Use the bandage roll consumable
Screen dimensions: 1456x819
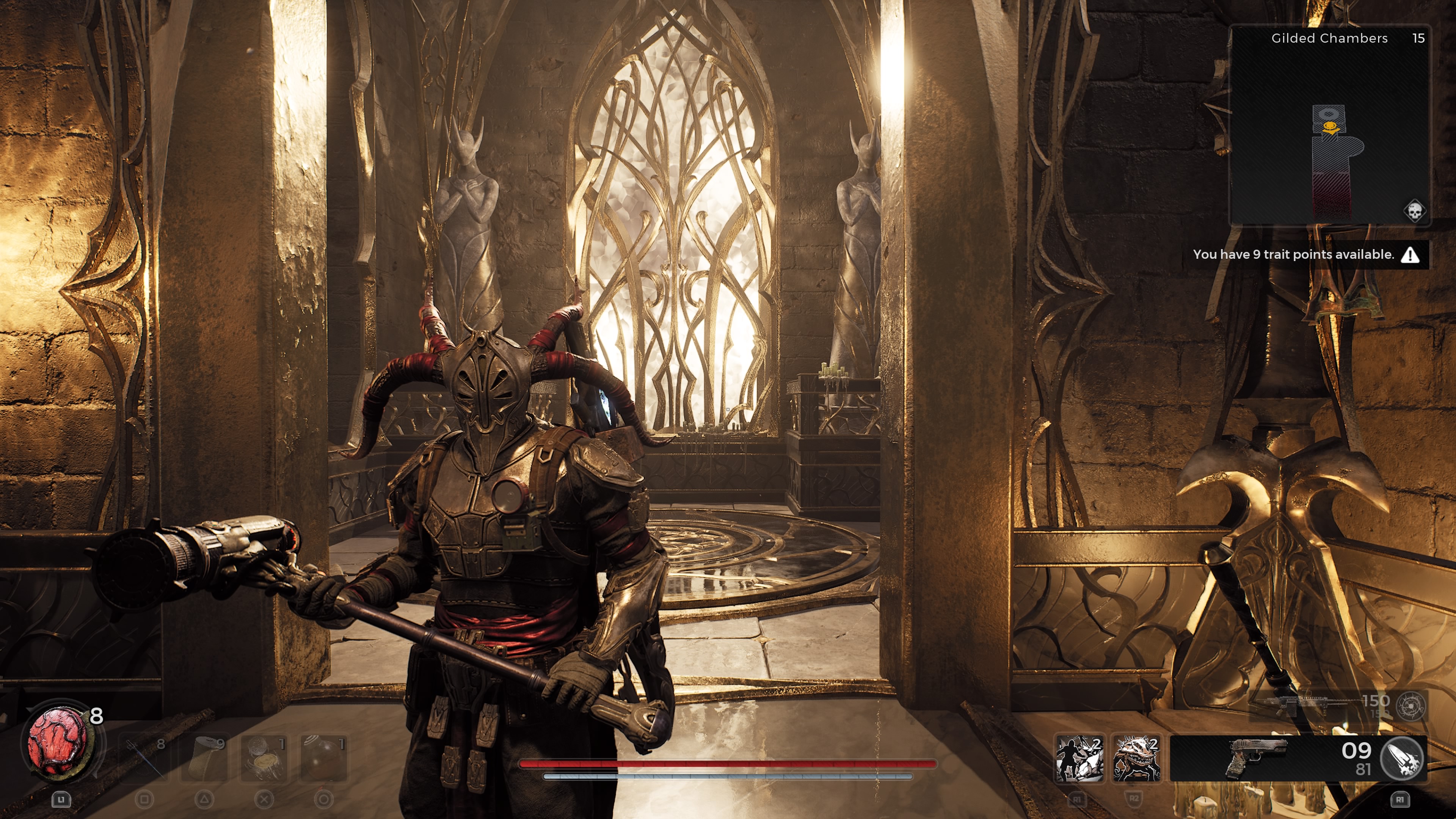(x=204, y=758)
